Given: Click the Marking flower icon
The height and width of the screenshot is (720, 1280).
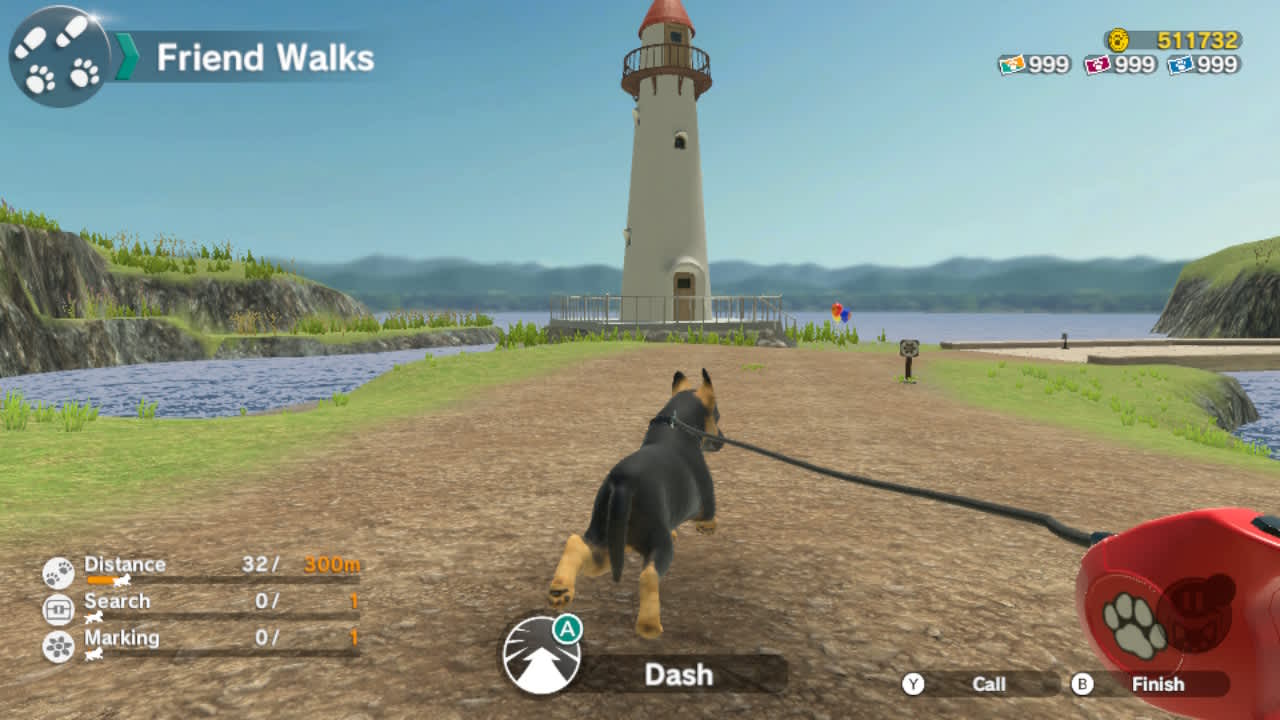Looking at the screenshot, I should point(58,644).
